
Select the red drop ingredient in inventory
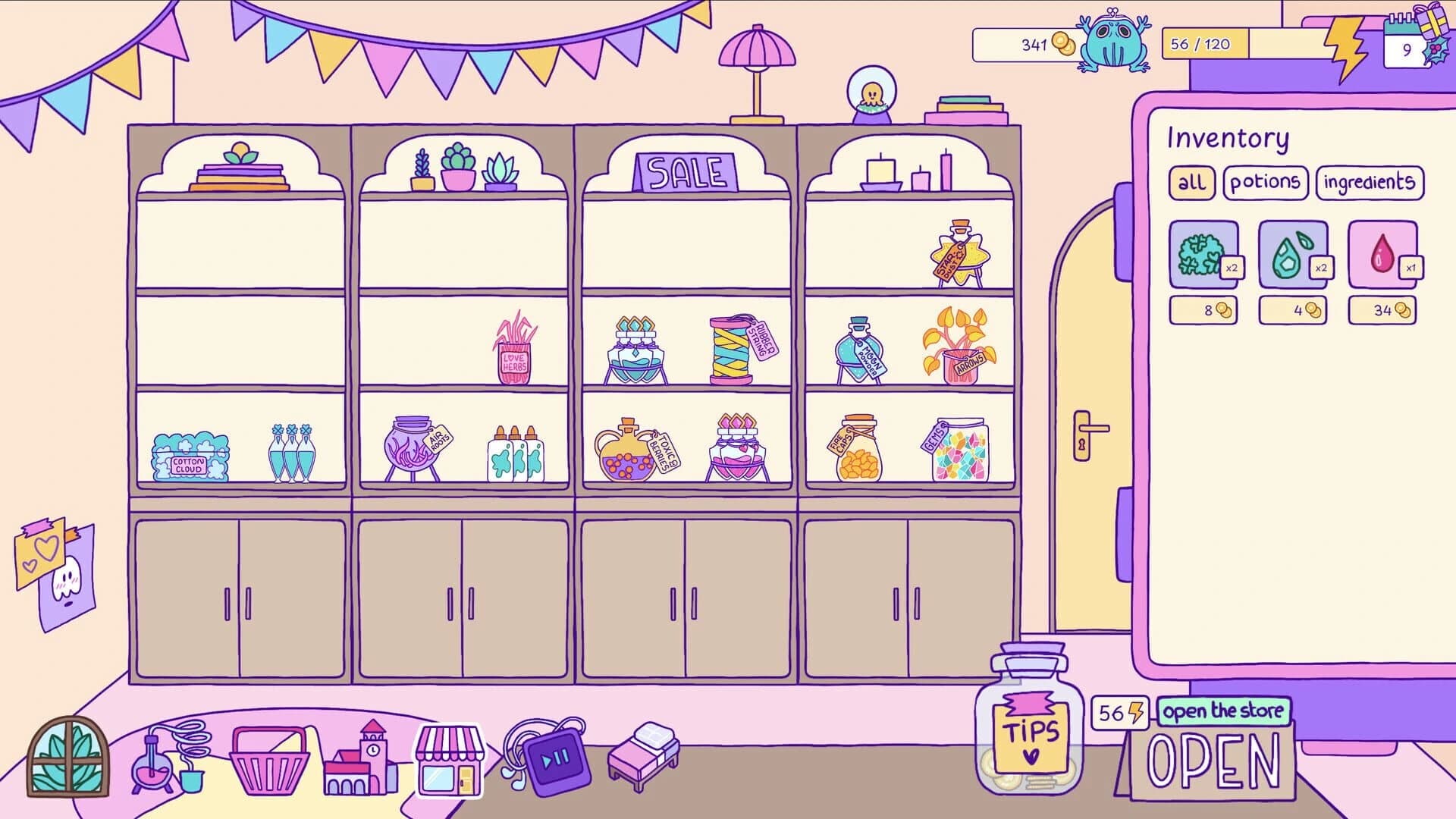(1384, 256)
